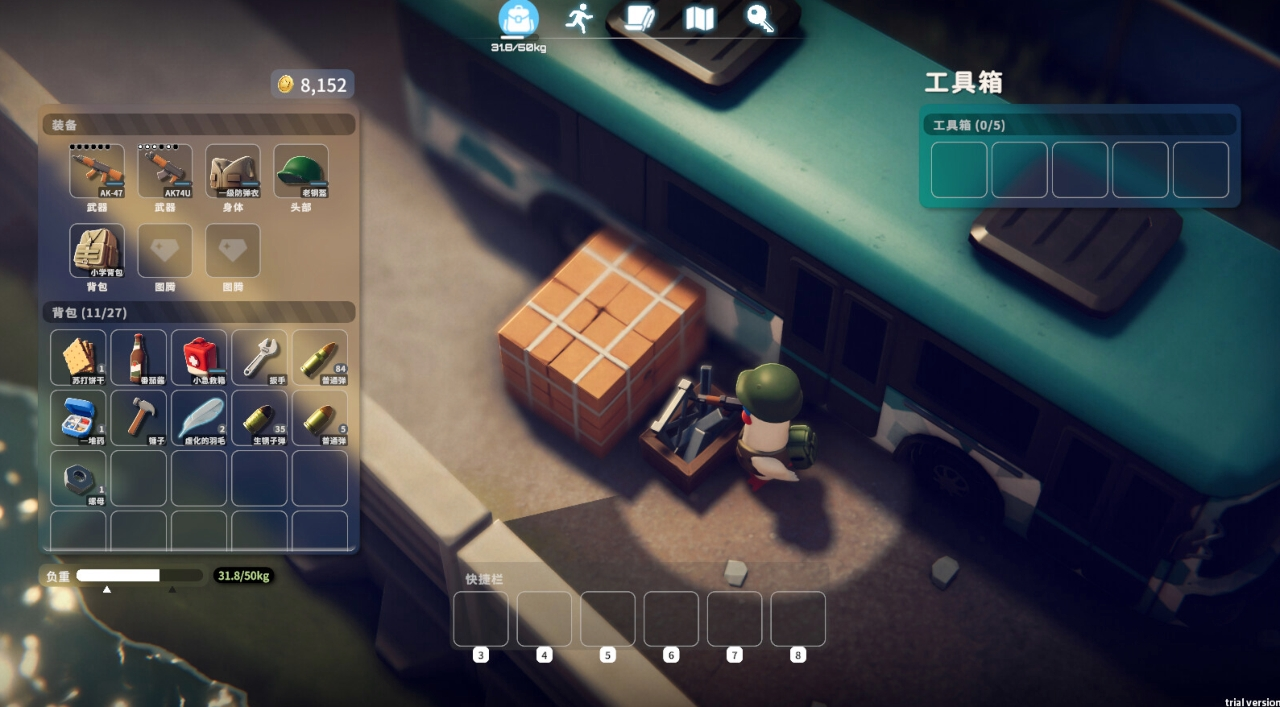The height and width of the screenshot is (707, 1280).
Task: Select the red 小急救箱 first aid kit
Action: 199,357
